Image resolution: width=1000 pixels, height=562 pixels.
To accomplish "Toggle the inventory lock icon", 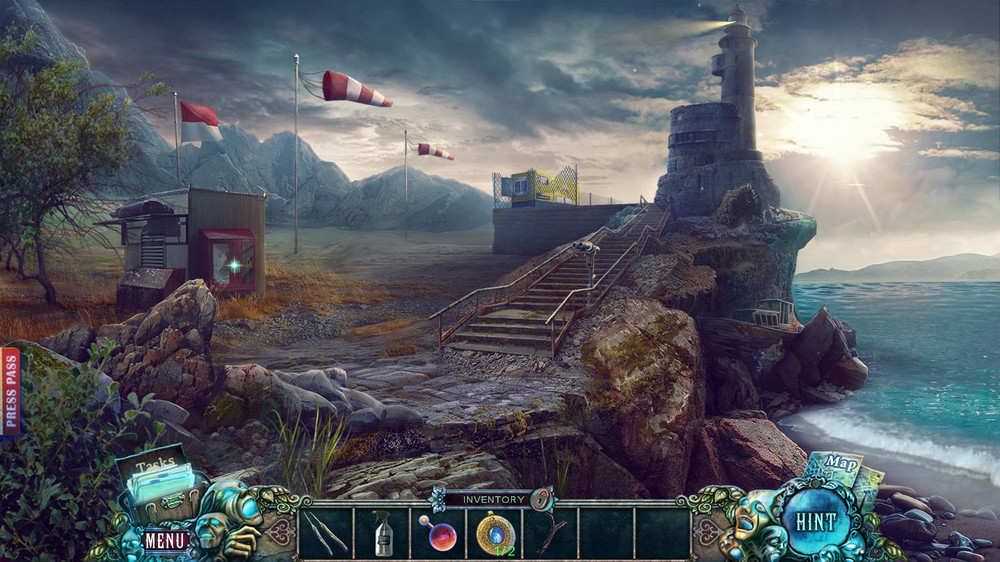I will click(x=541, y=498).
